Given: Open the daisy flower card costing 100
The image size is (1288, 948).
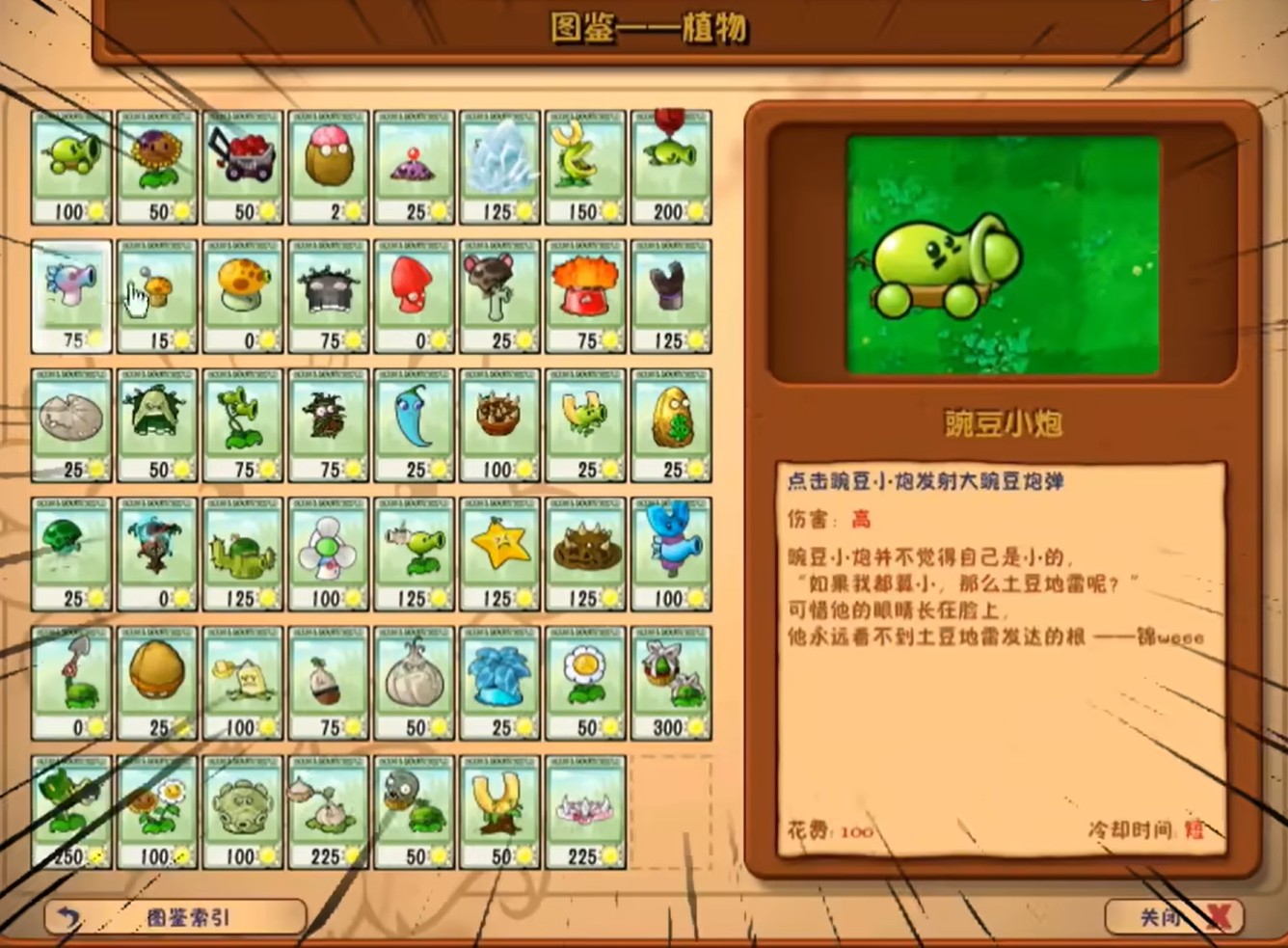Looking at the screenshot, I should point(156,810).
